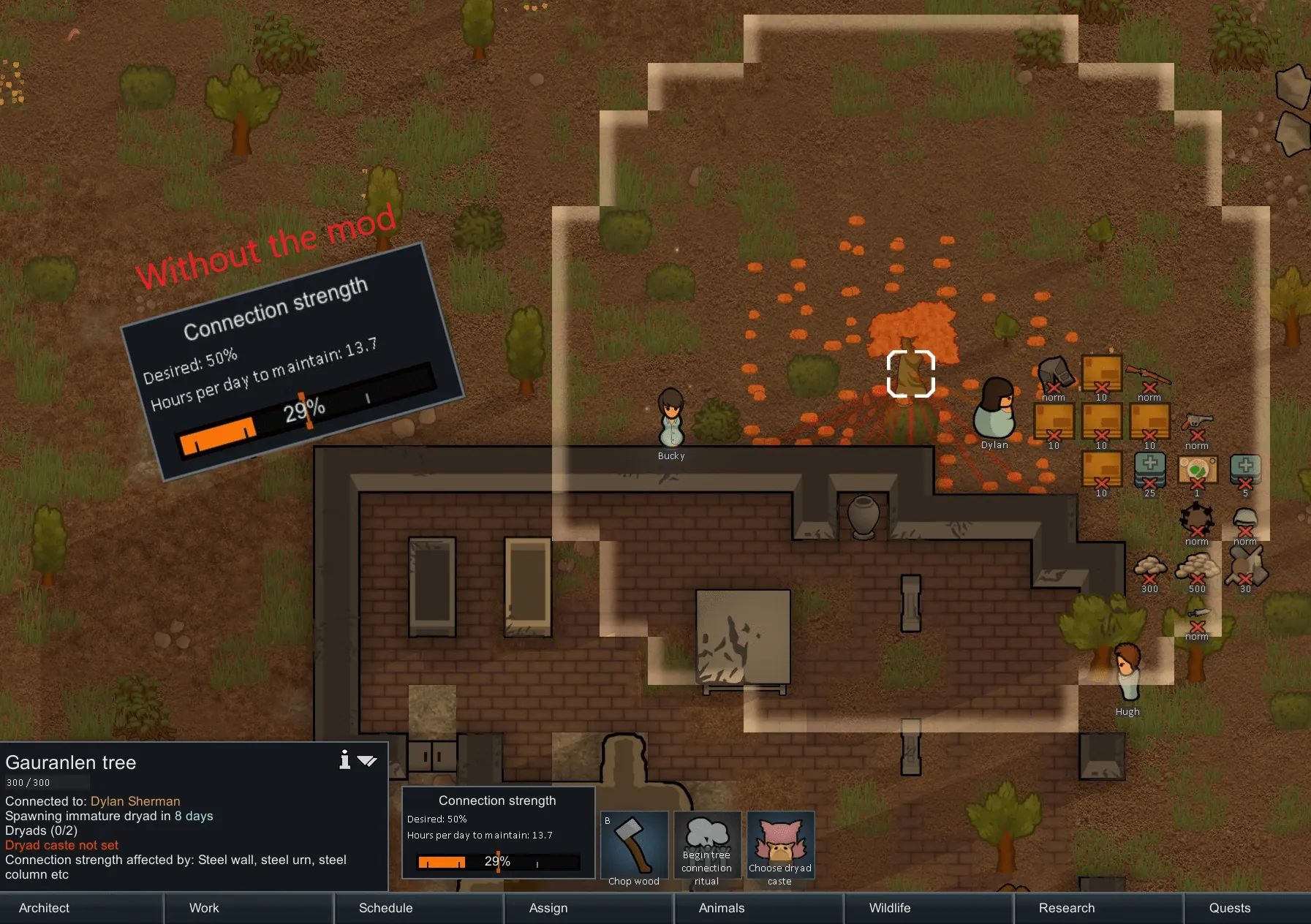Click the Dylan Sherman connected pawn link
The width and height of the screenshot is (1311, 924).
(x=135, y=801)
